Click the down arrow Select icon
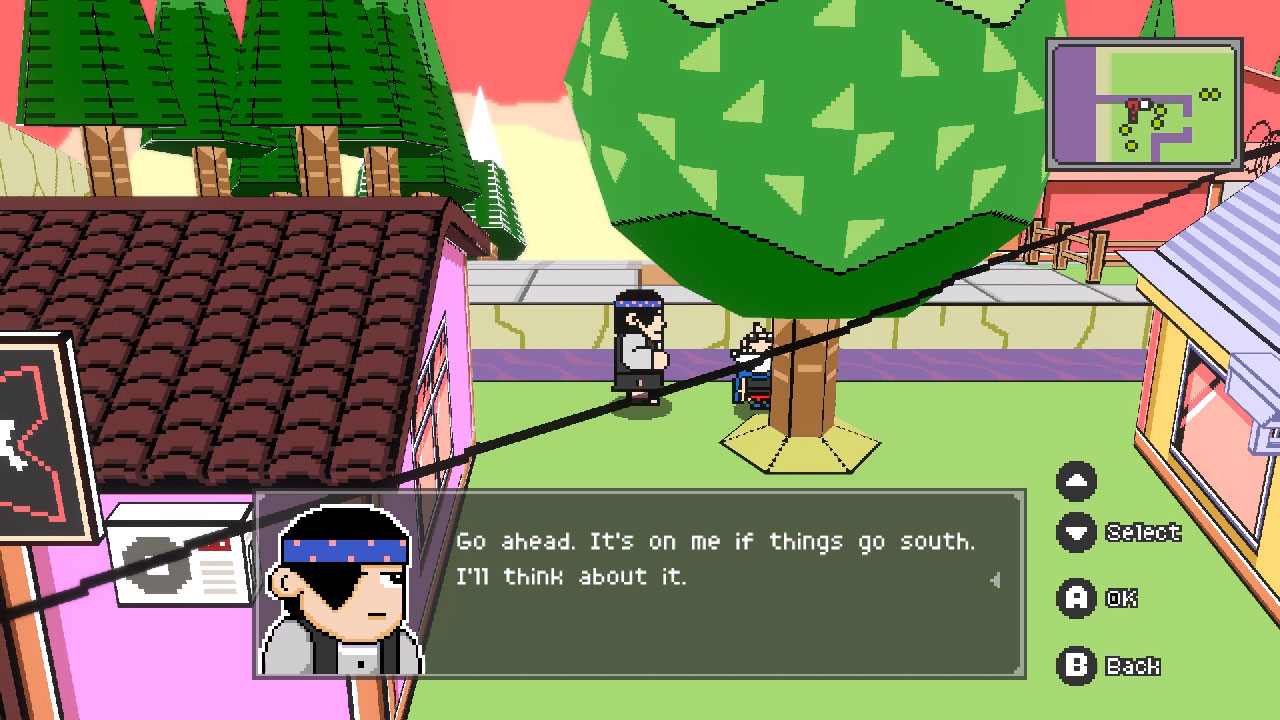The height and width of the screenshot is (720, 1280). click(x=1078, y=532)
